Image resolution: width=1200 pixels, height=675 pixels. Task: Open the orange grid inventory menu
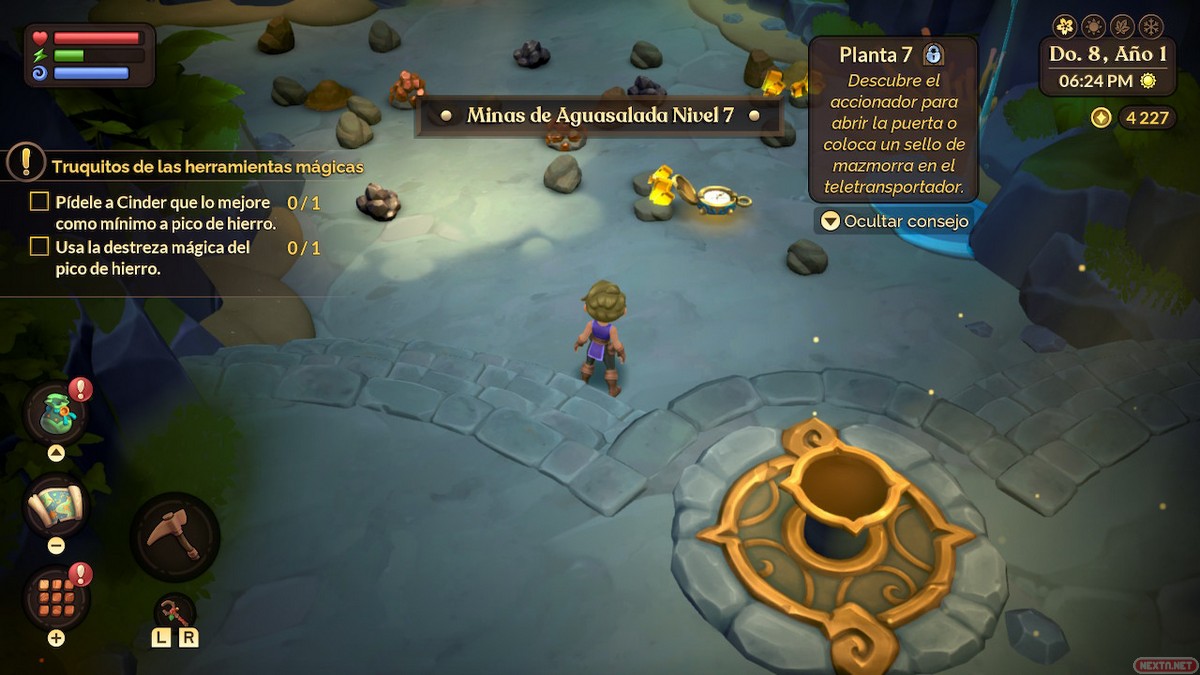56,597
